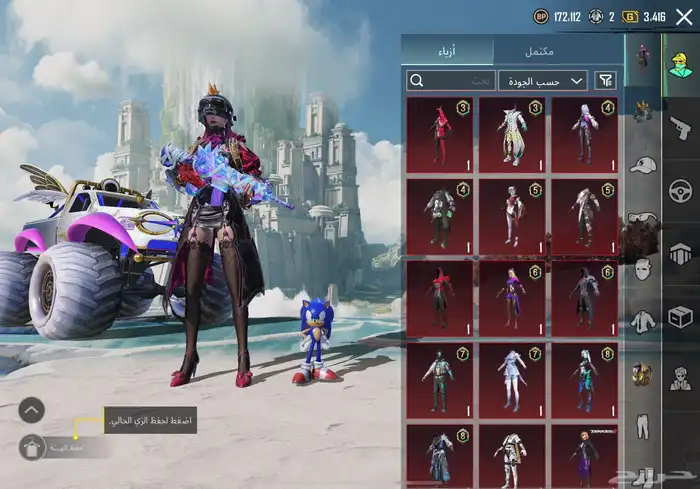Open the crate box category

681,316
